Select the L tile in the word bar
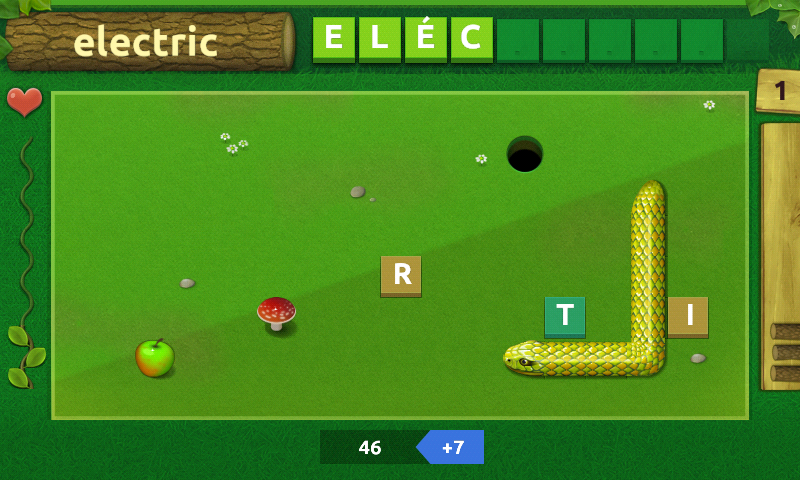Screen dimensions: 800x480 pos(380,39)
